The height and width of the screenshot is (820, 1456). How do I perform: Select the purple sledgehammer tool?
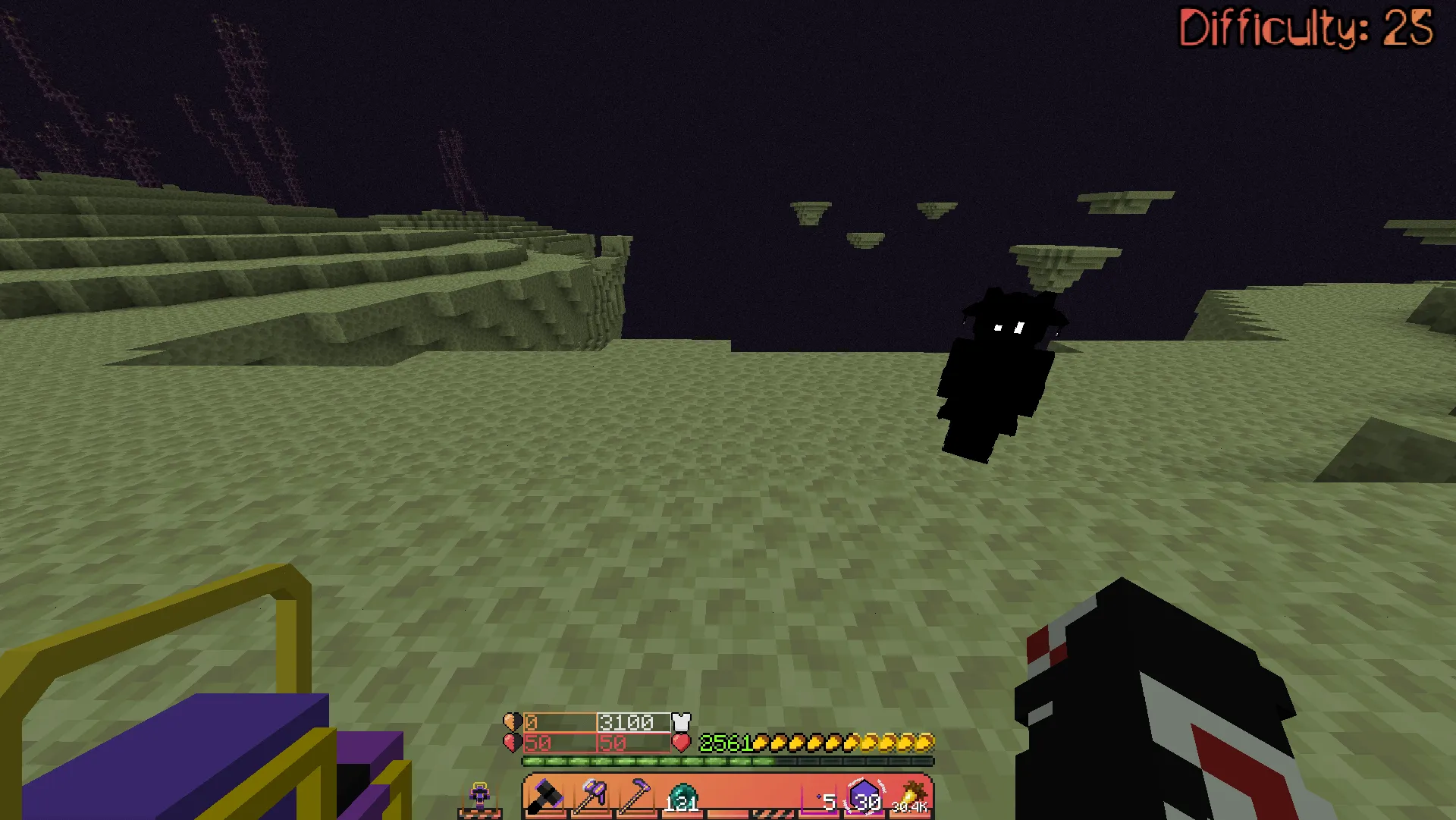(x=591, y=795)
